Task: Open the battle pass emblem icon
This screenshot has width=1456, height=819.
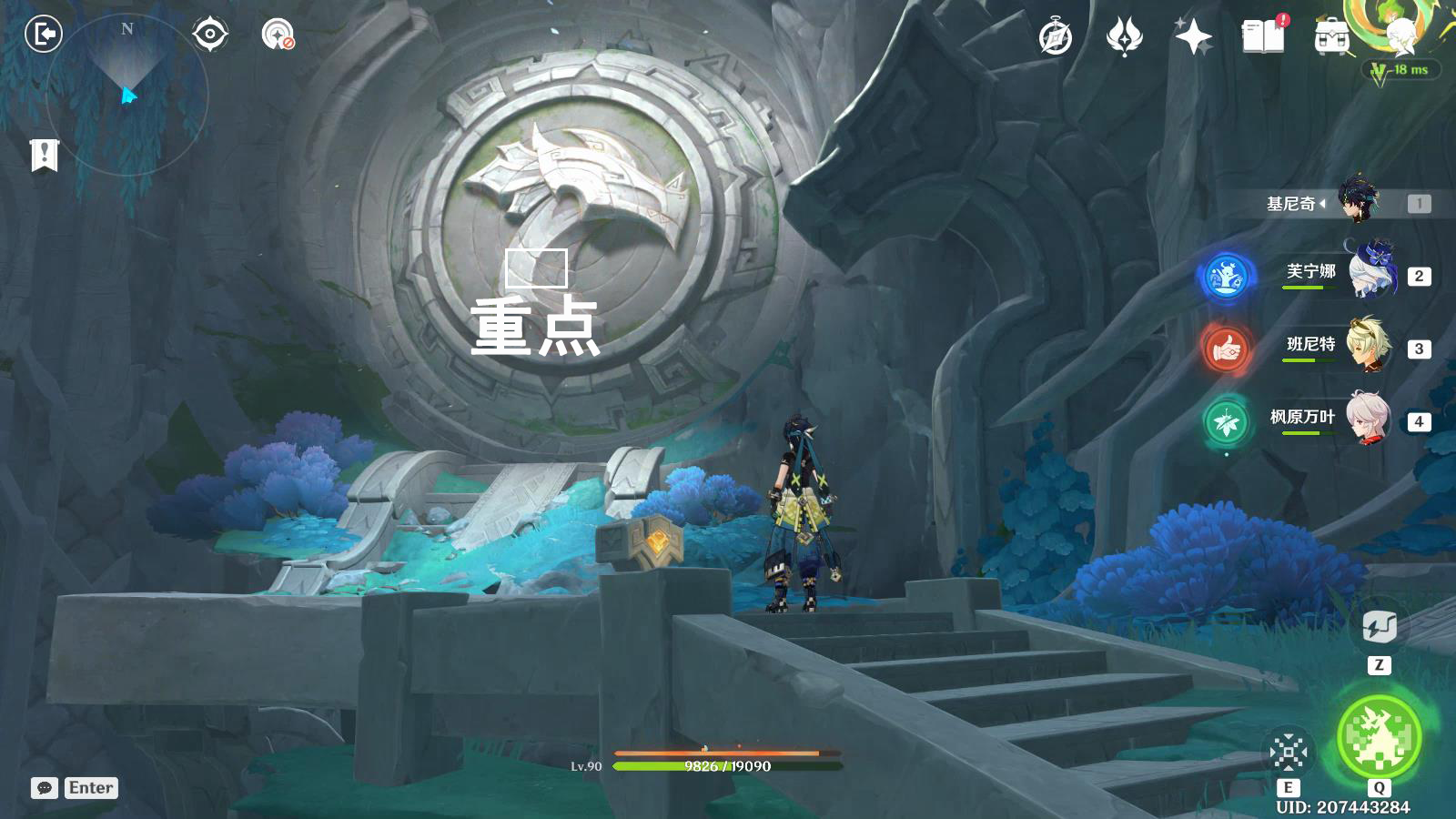Action: [x=1124, y=37]
